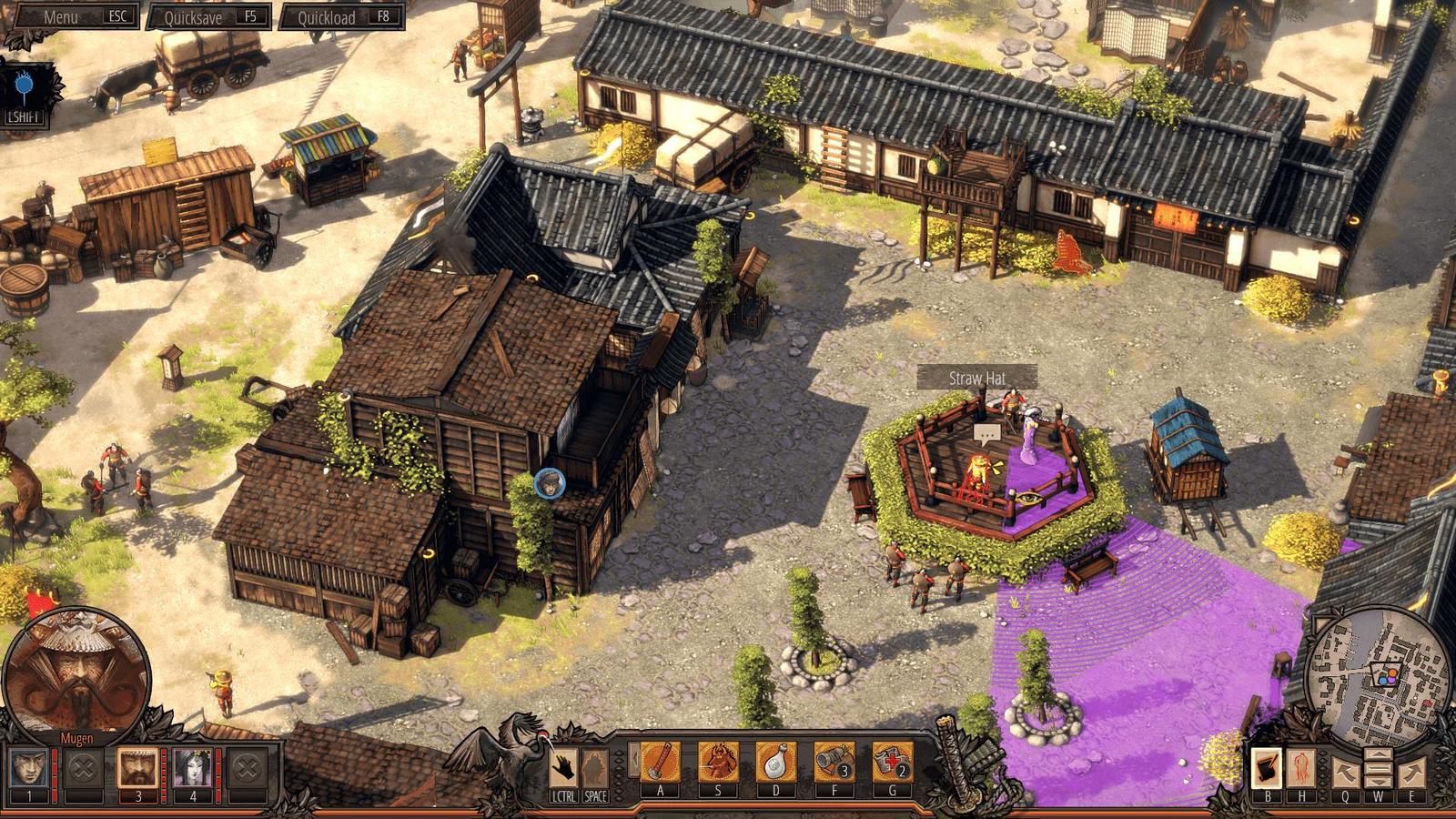Open the scroll mission log icon
1456x819 pixels.
pos(1267,768)
